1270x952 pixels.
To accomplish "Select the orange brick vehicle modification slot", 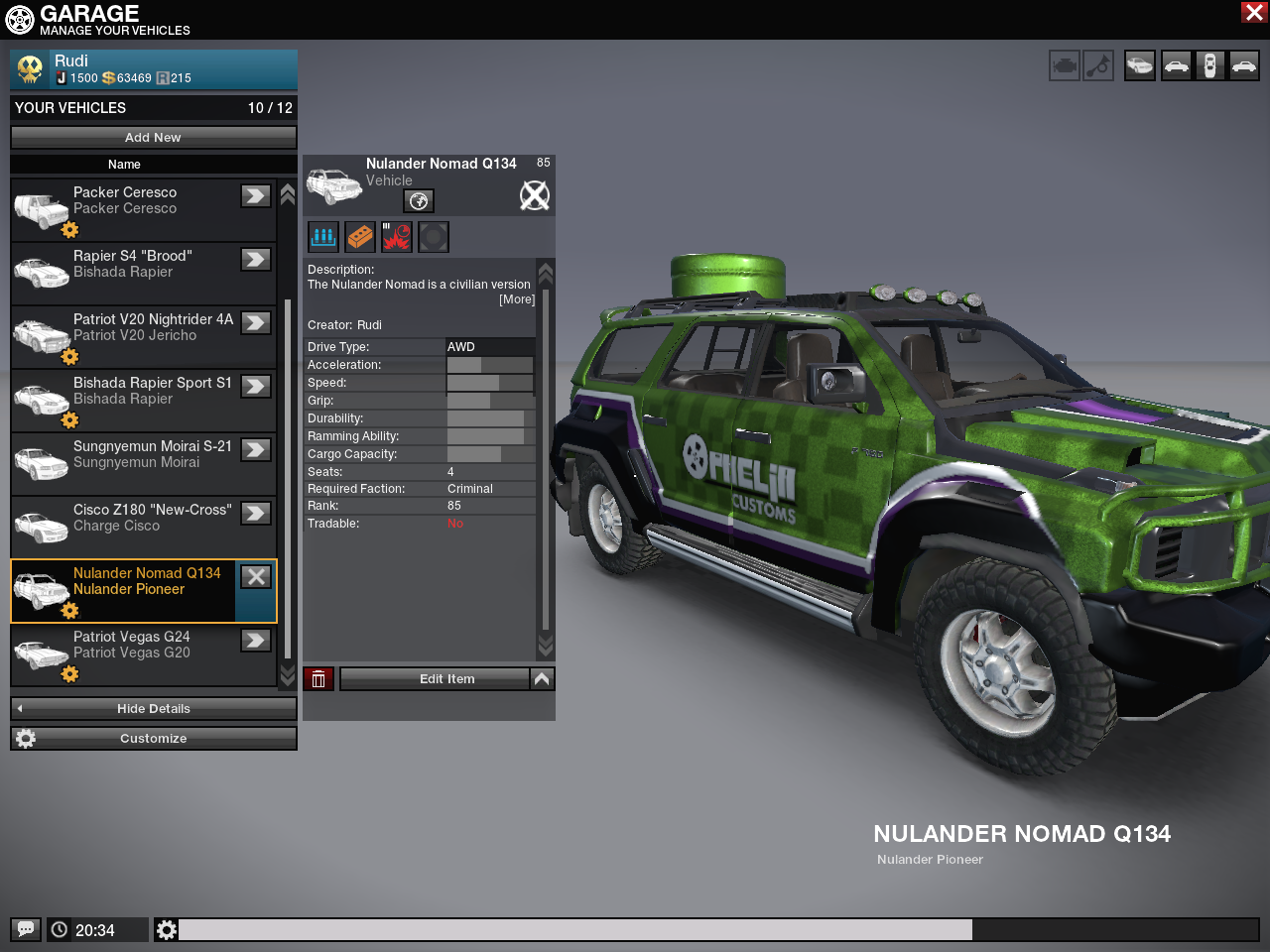I will 360,237.
